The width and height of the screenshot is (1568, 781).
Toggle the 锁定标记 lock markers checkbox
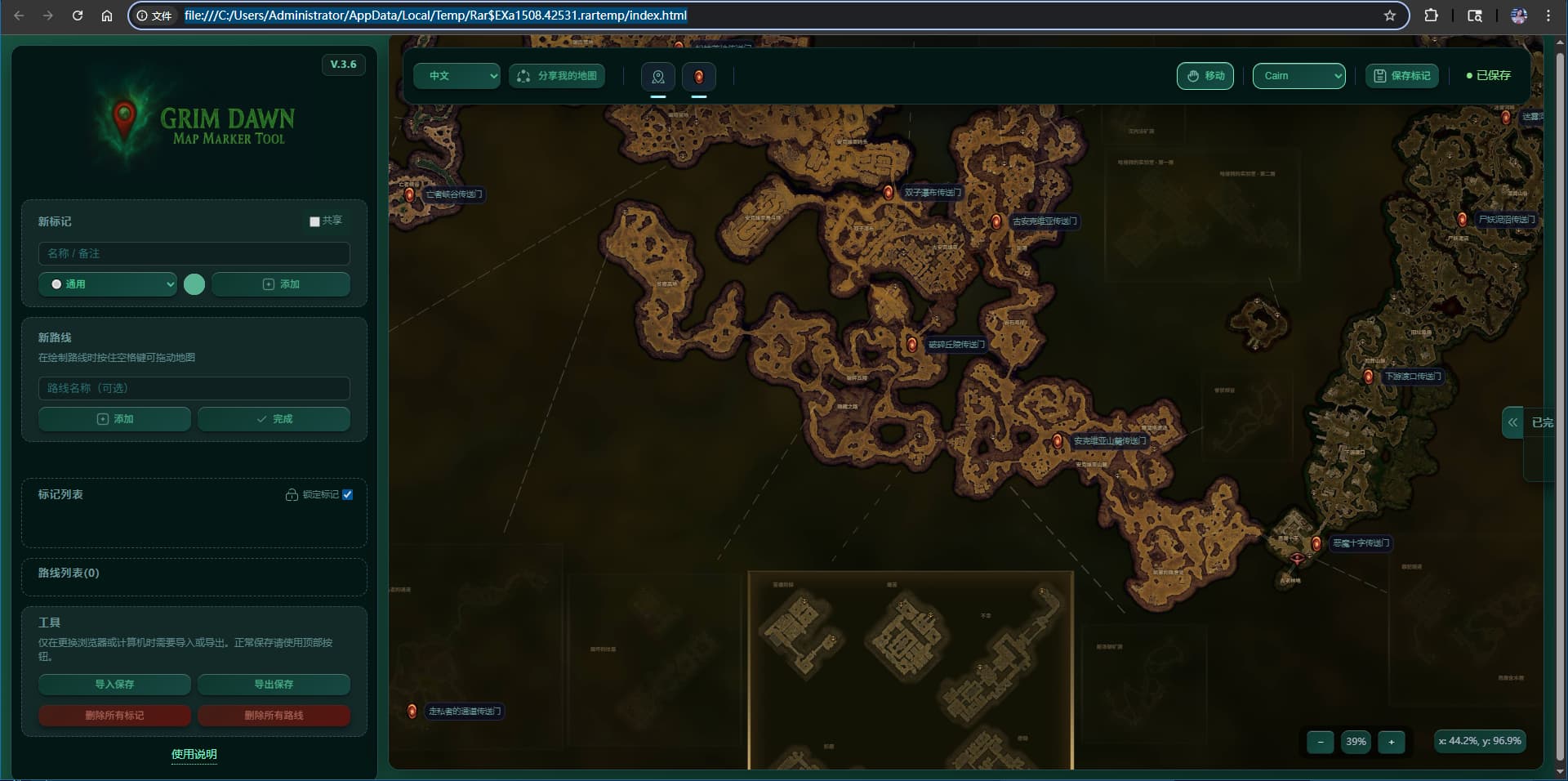pyautogui.click(x=348, y=494)
